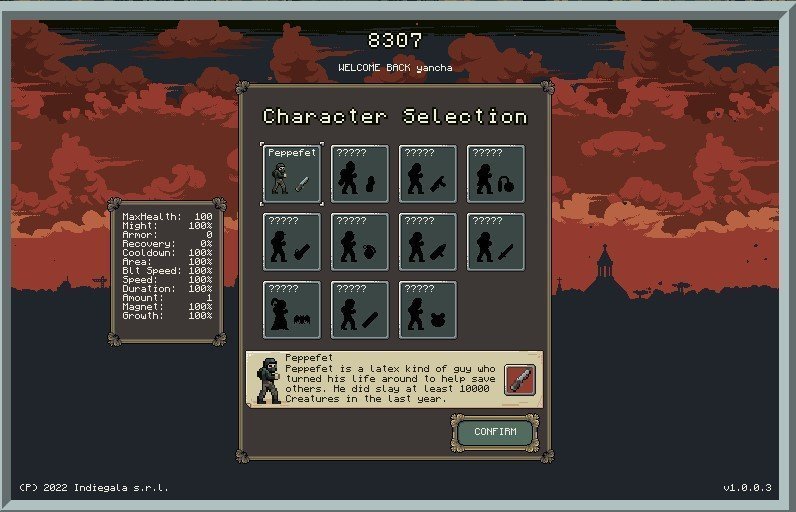This screenshot has width=796, height=512.
Task: Select the locked witch character with the bat
Action: [x=292, y=310]
